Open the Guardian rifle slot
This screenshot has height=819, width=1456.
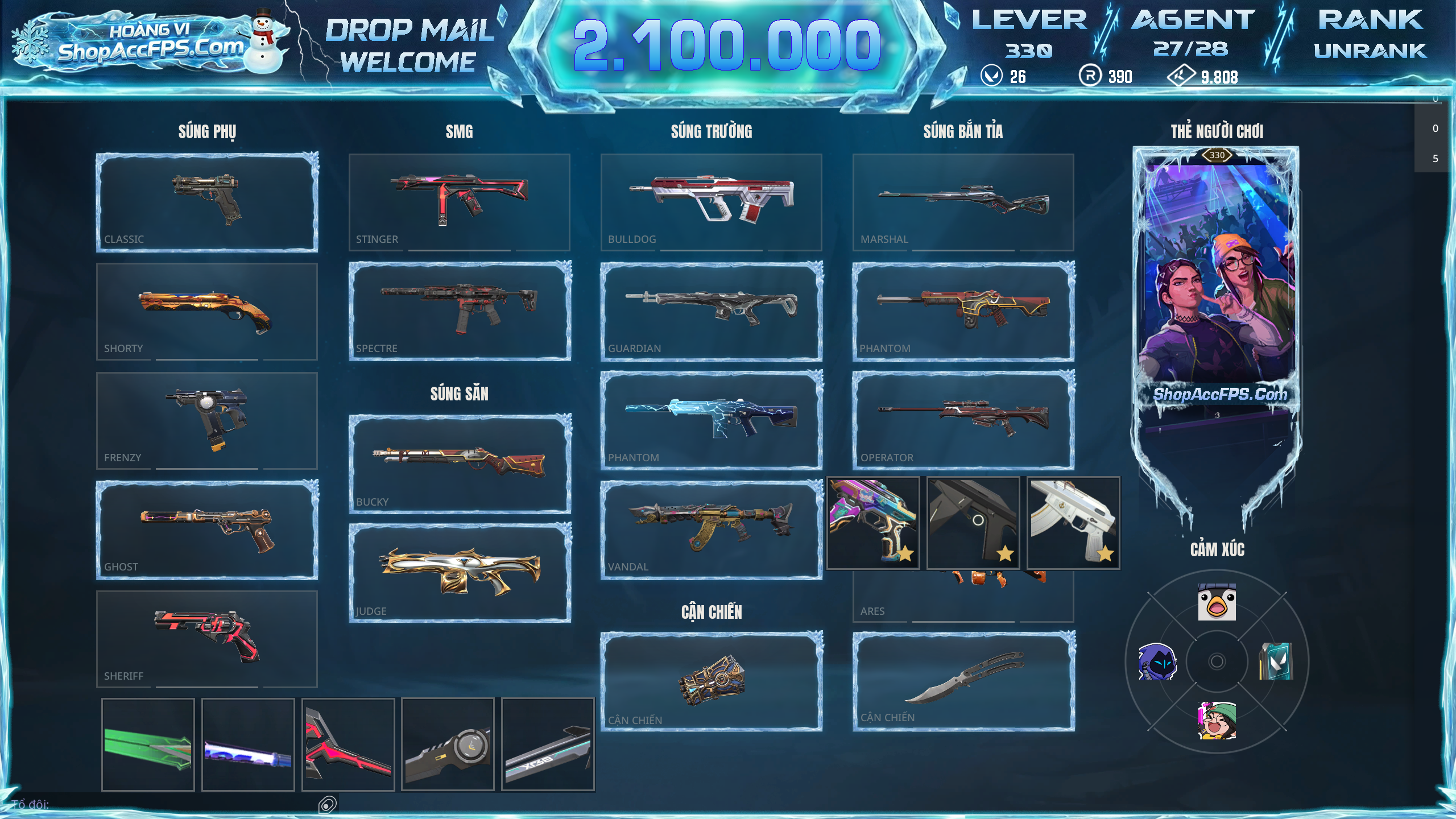[711, 311]
